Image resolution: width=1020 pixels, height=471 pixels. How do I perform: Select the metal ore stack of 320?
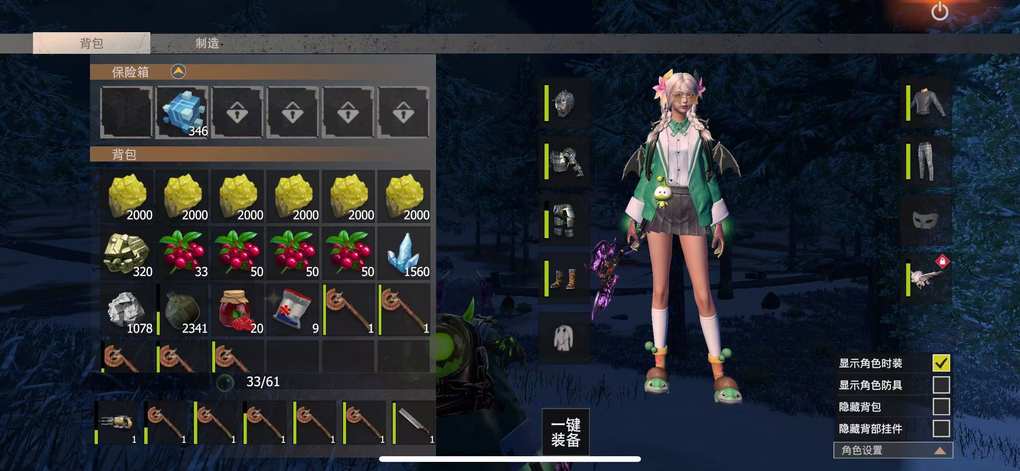pos(127,251)
